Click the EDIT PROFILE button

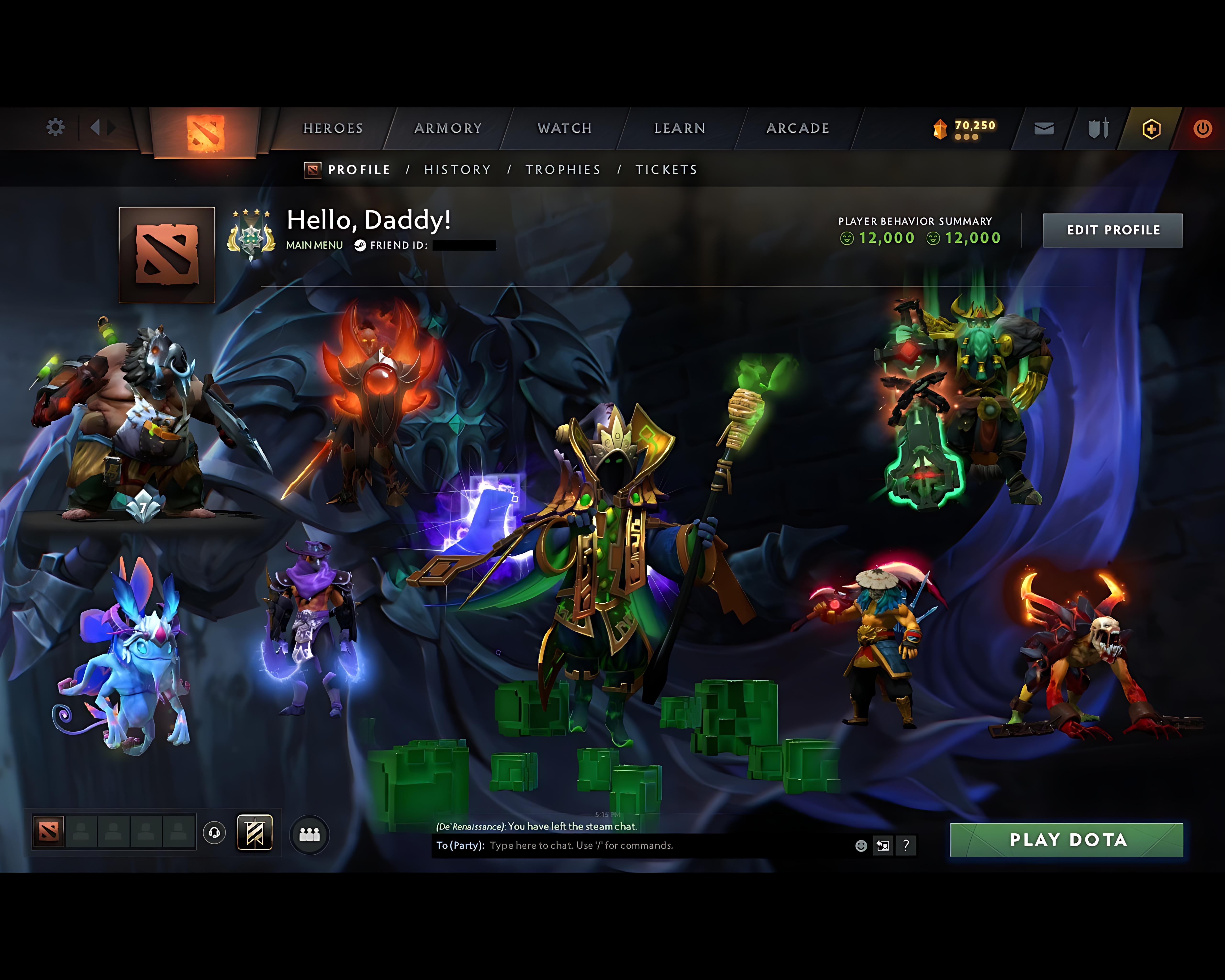pos(1113,229)
